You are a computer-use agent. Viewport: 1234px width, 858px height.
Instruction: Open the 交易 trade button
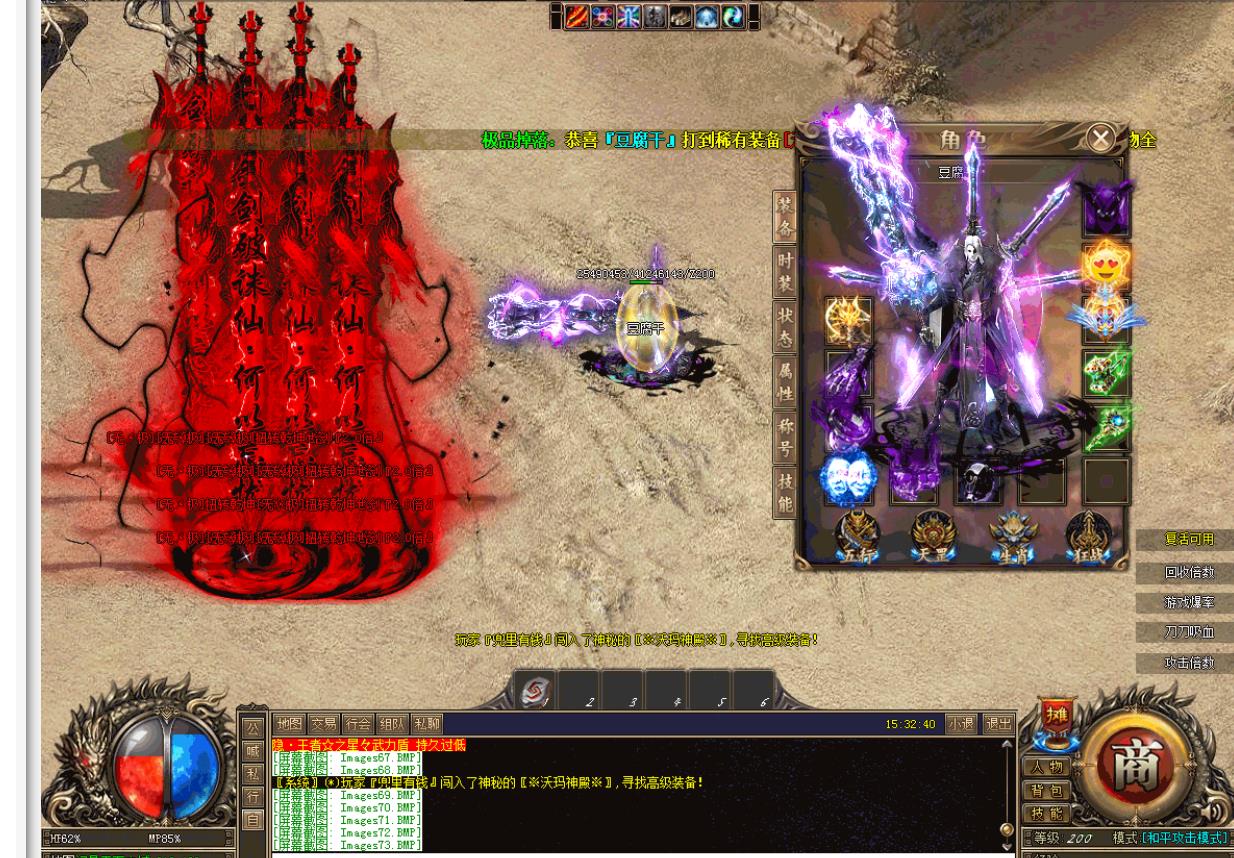tap(323, 724)
